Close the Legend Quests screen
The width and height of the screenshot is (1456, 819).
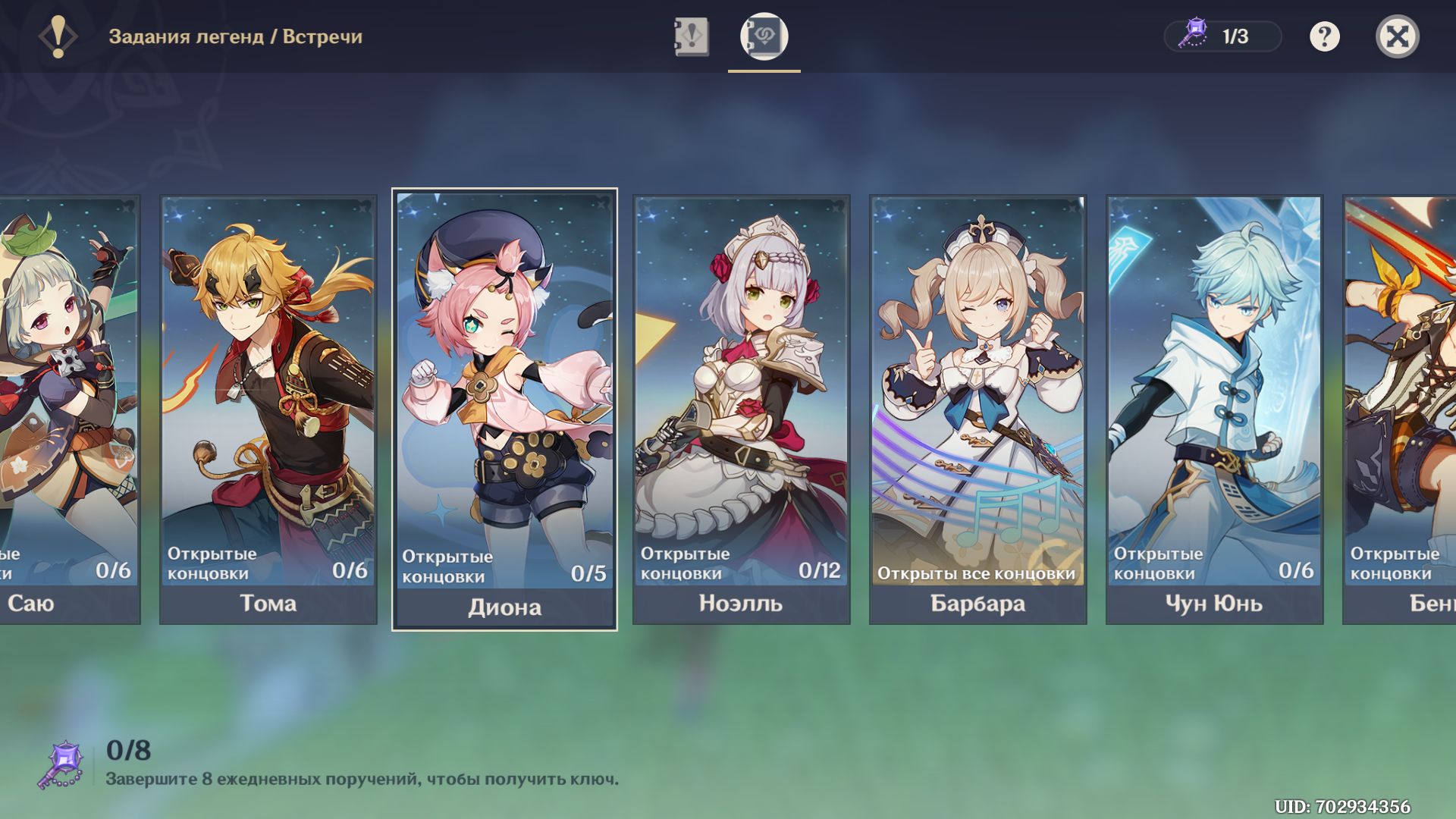(1397, 36)
